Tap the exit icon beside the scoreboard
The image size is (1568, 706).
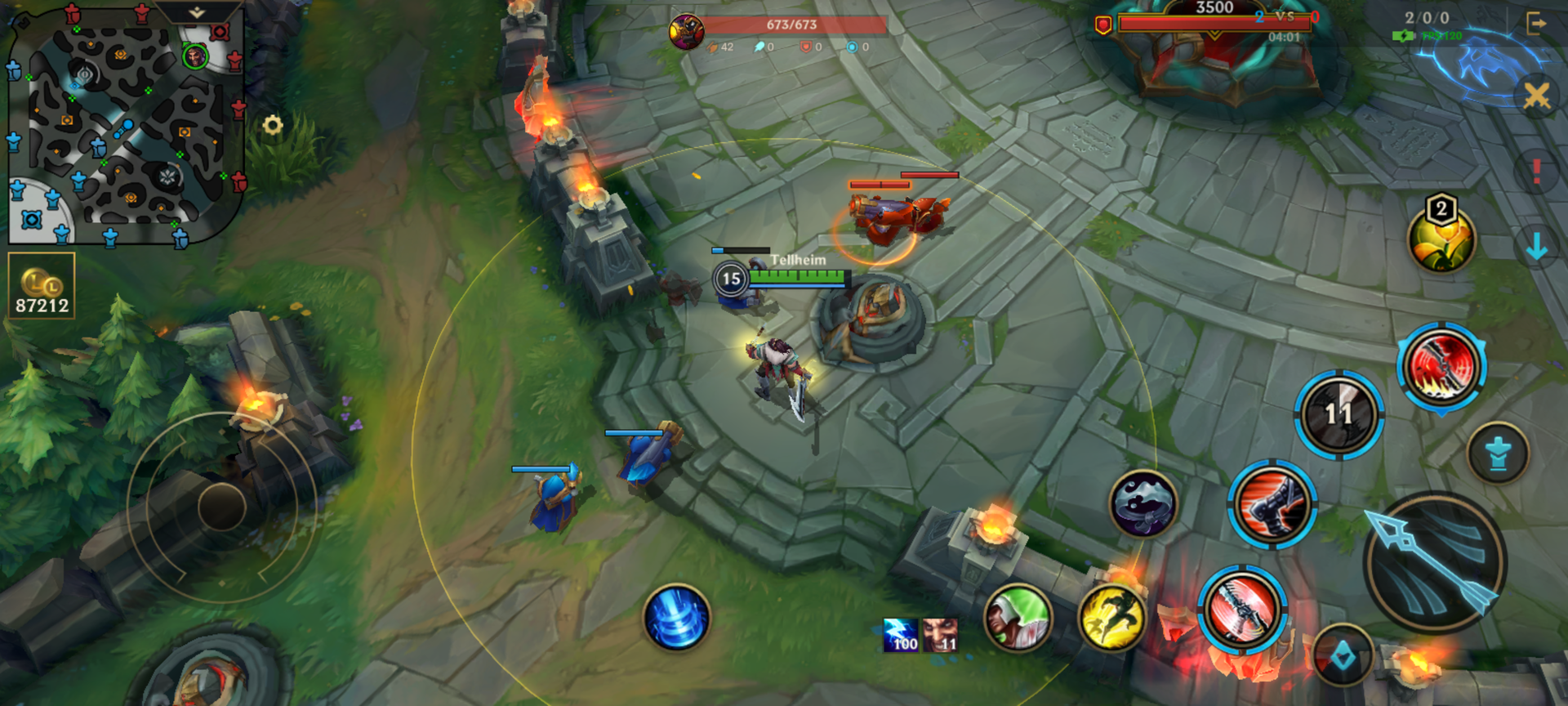point(1536,24)
